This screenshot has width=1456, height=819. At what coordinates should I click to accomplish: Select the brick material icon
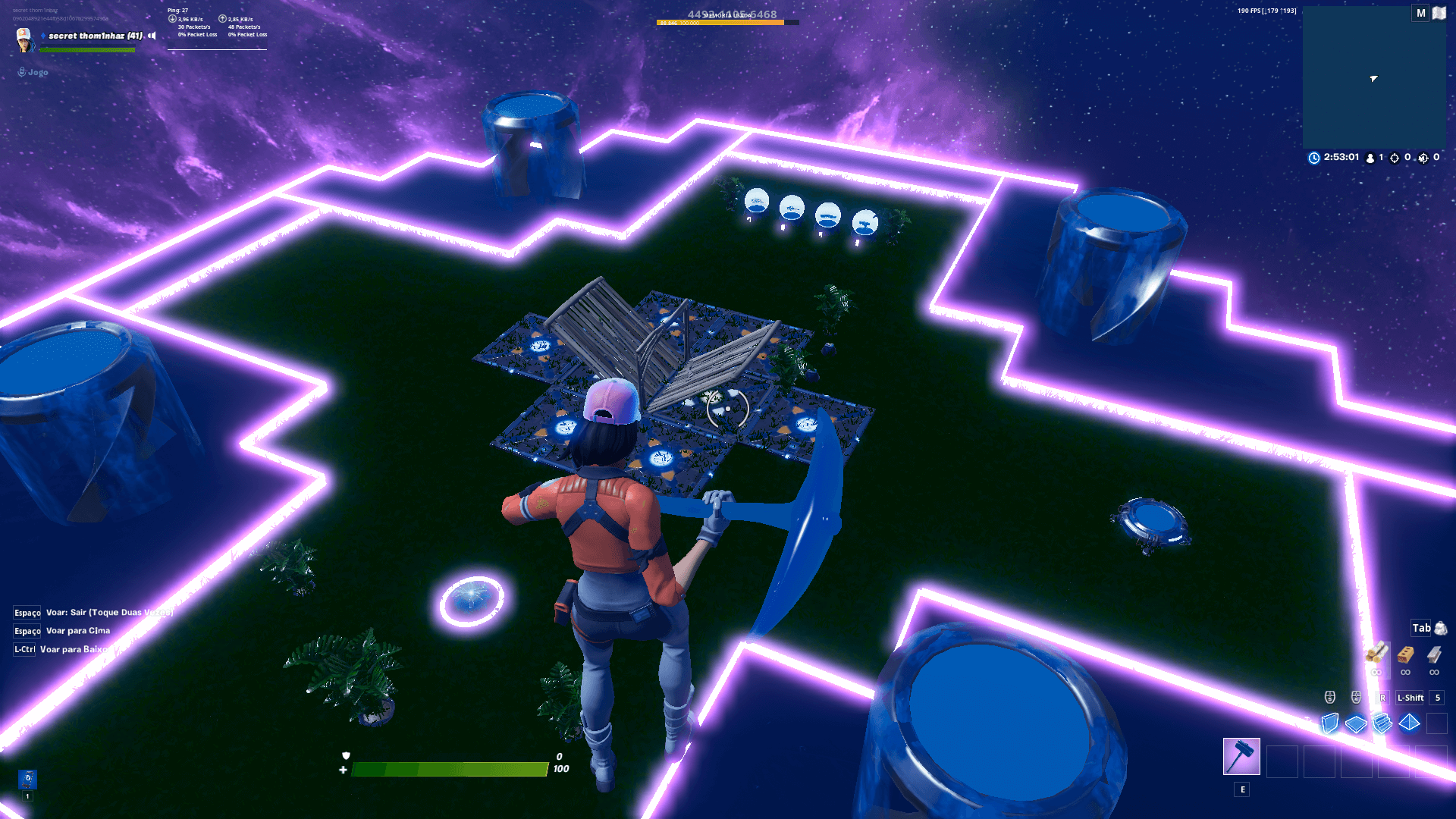coord(1405,655)
